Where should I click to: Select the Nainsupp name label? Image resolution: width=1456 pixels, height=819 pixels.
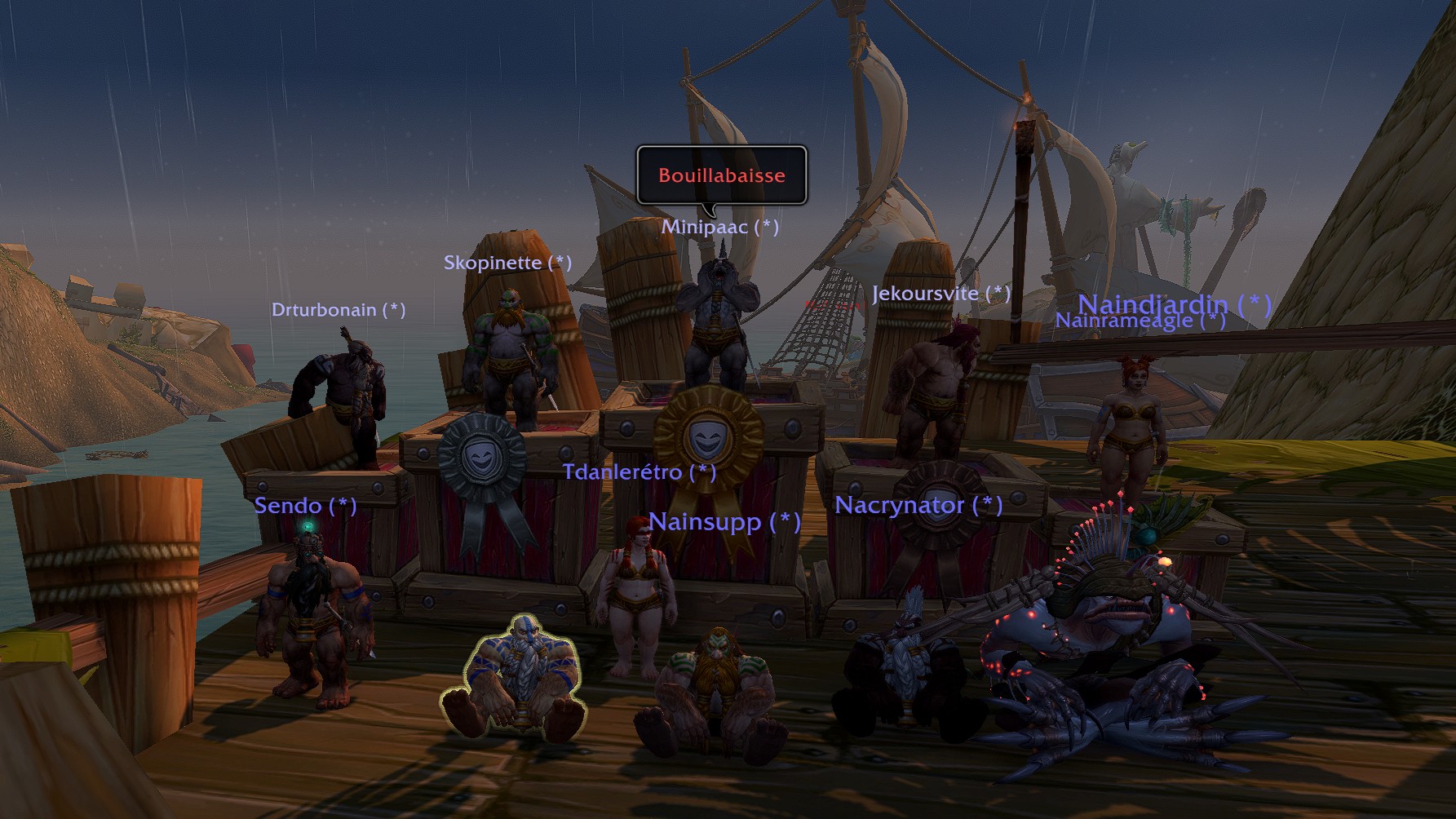click(724, 521)
